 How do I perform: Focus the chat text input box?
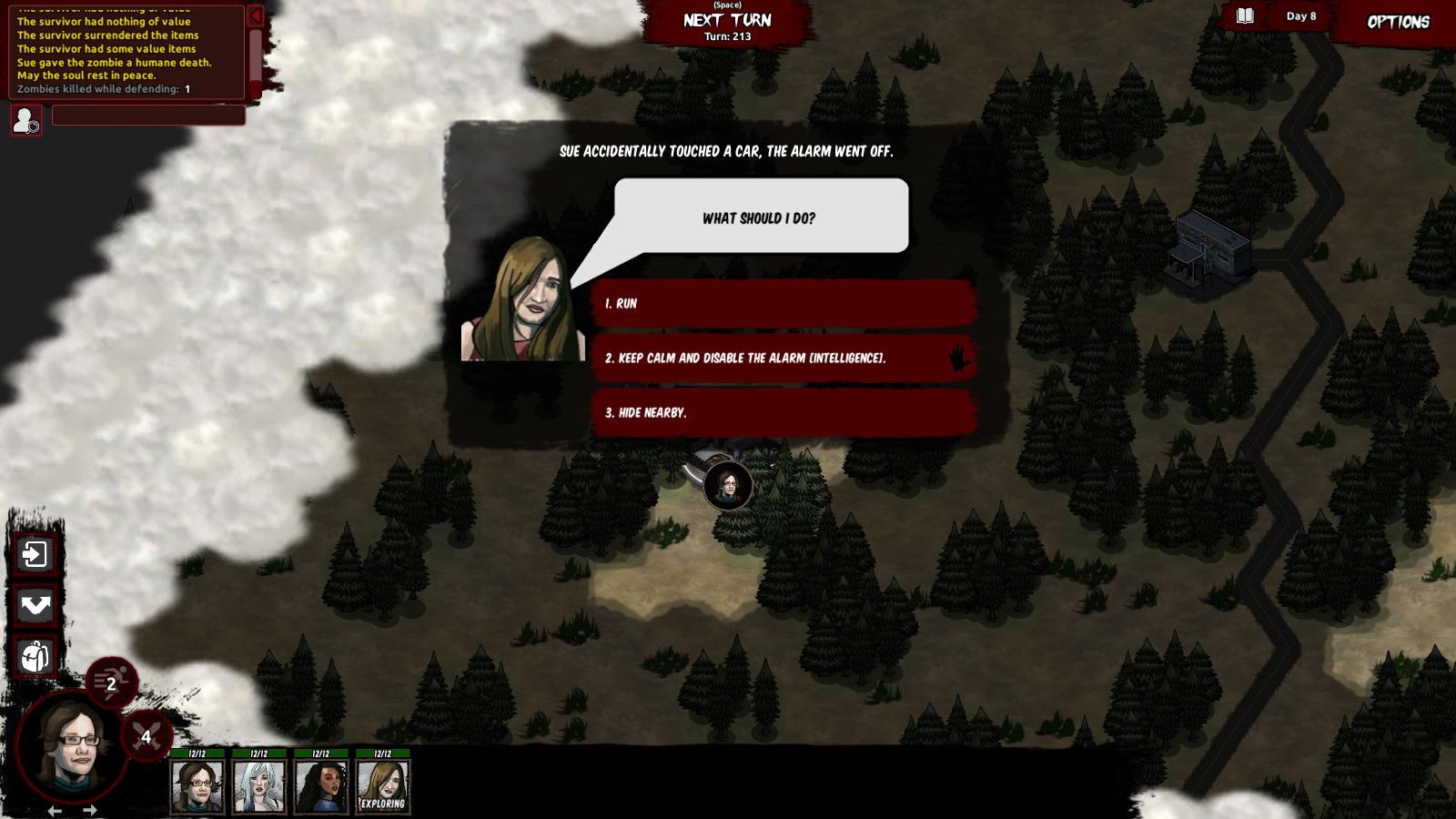pyautogui.click(x=148, y=116)
